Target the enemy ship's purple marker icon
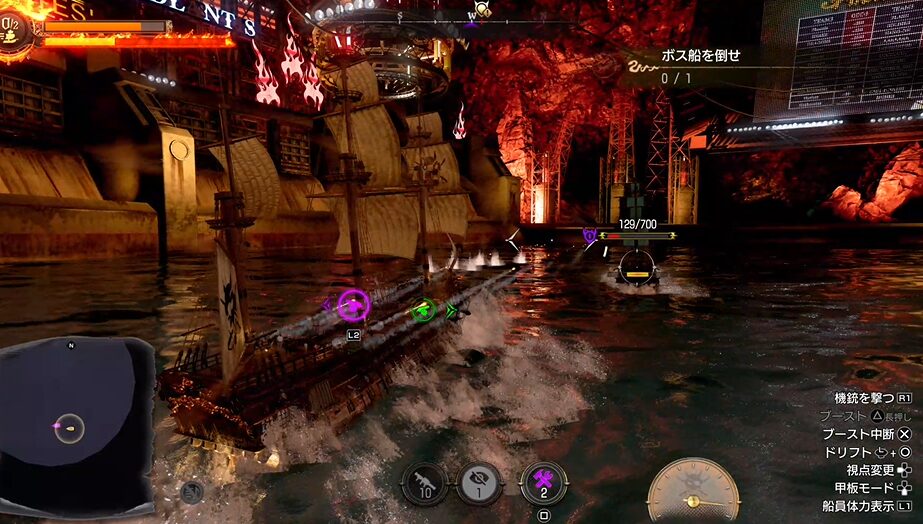 [590, 235]
